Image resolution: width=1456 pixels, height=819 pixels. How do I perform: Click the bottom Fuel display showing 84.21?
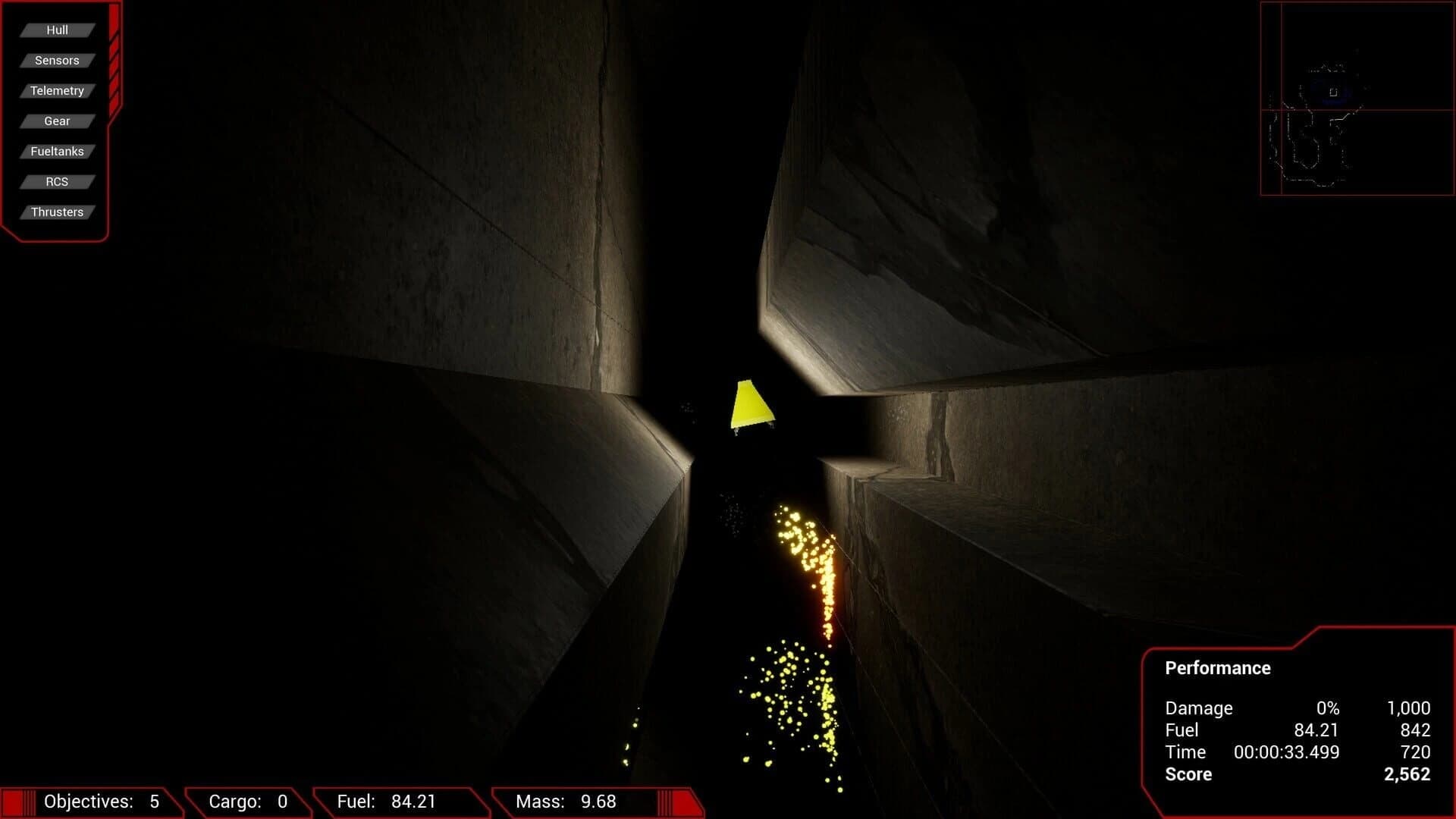click(x=387, y=802)
